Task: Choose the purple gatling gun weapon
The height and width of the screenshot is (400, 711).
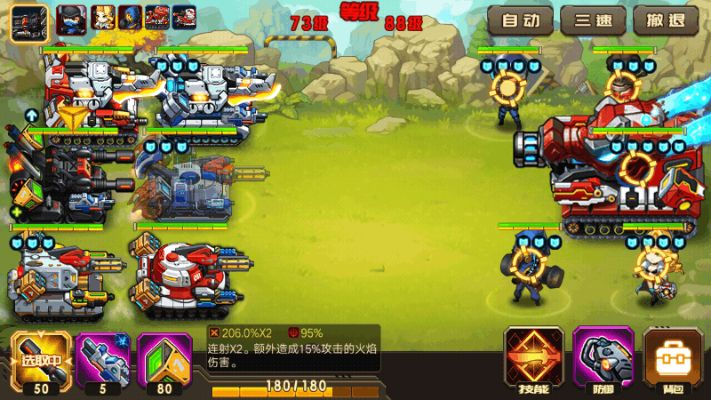Action: [100, 358]
